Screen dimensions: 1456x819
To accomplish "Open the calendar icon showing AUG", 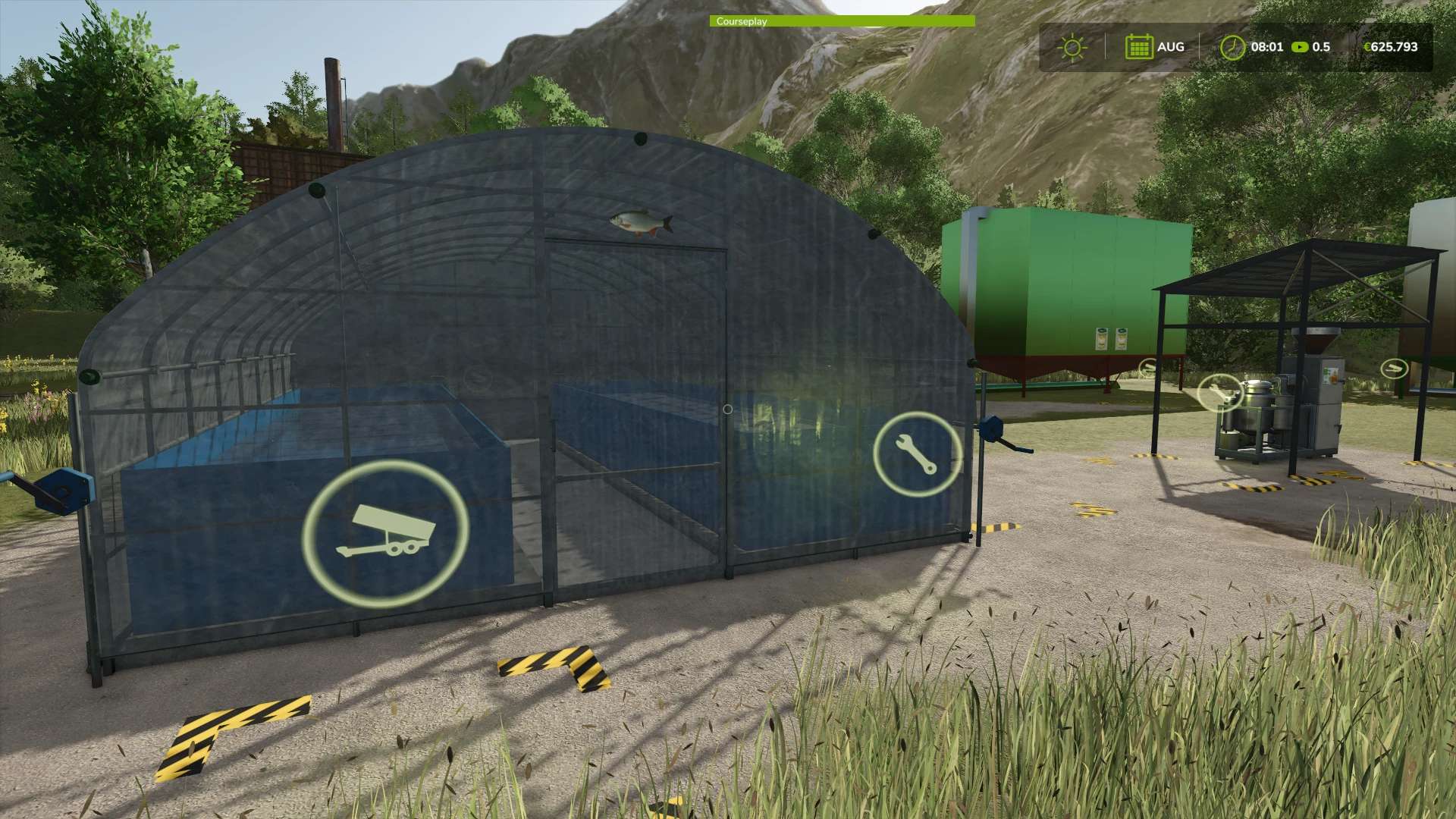I will (1138, 47).
